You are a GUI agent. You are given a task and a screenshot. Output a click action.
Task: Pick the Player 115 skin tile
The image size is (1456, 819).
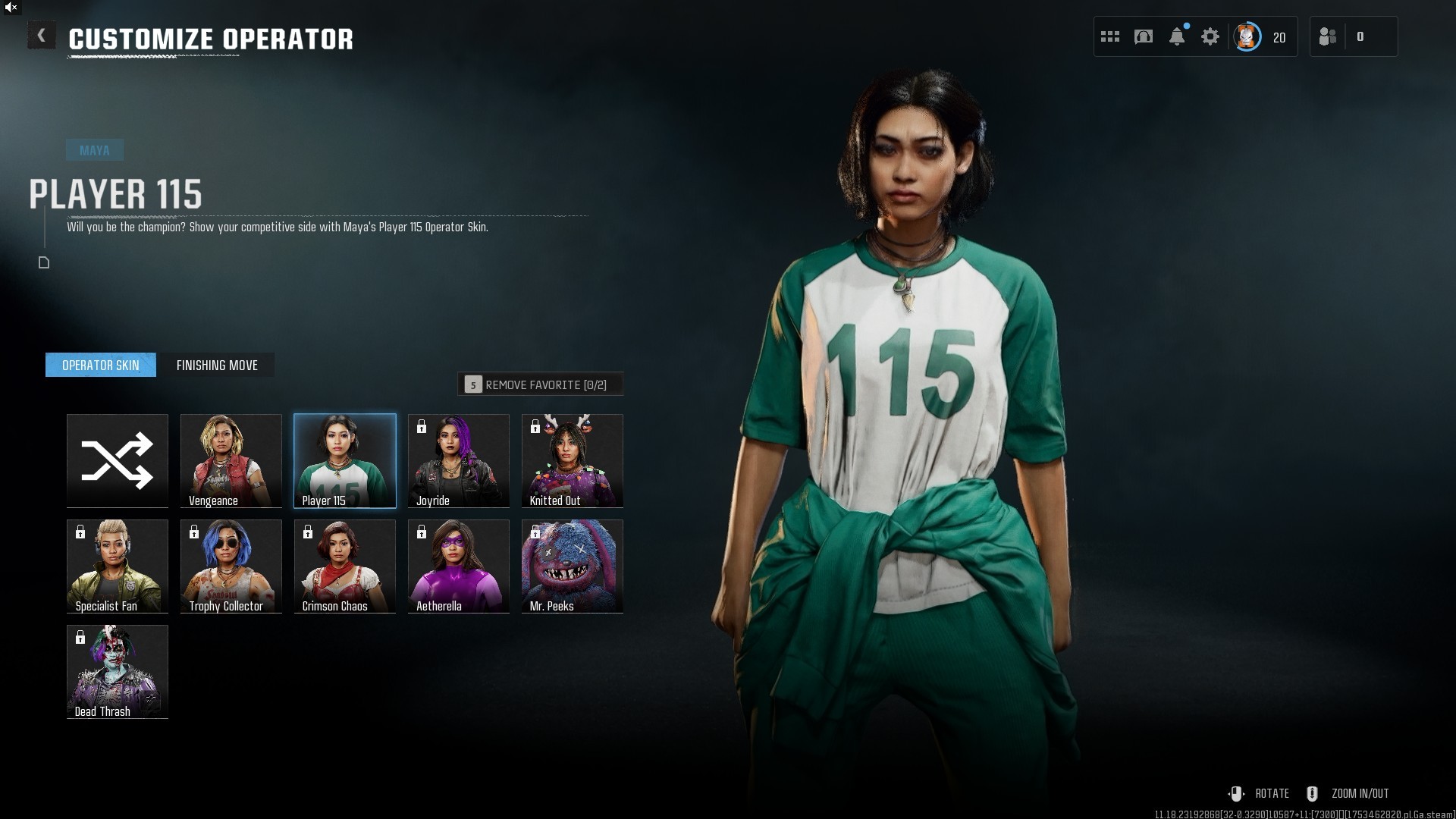345,460
